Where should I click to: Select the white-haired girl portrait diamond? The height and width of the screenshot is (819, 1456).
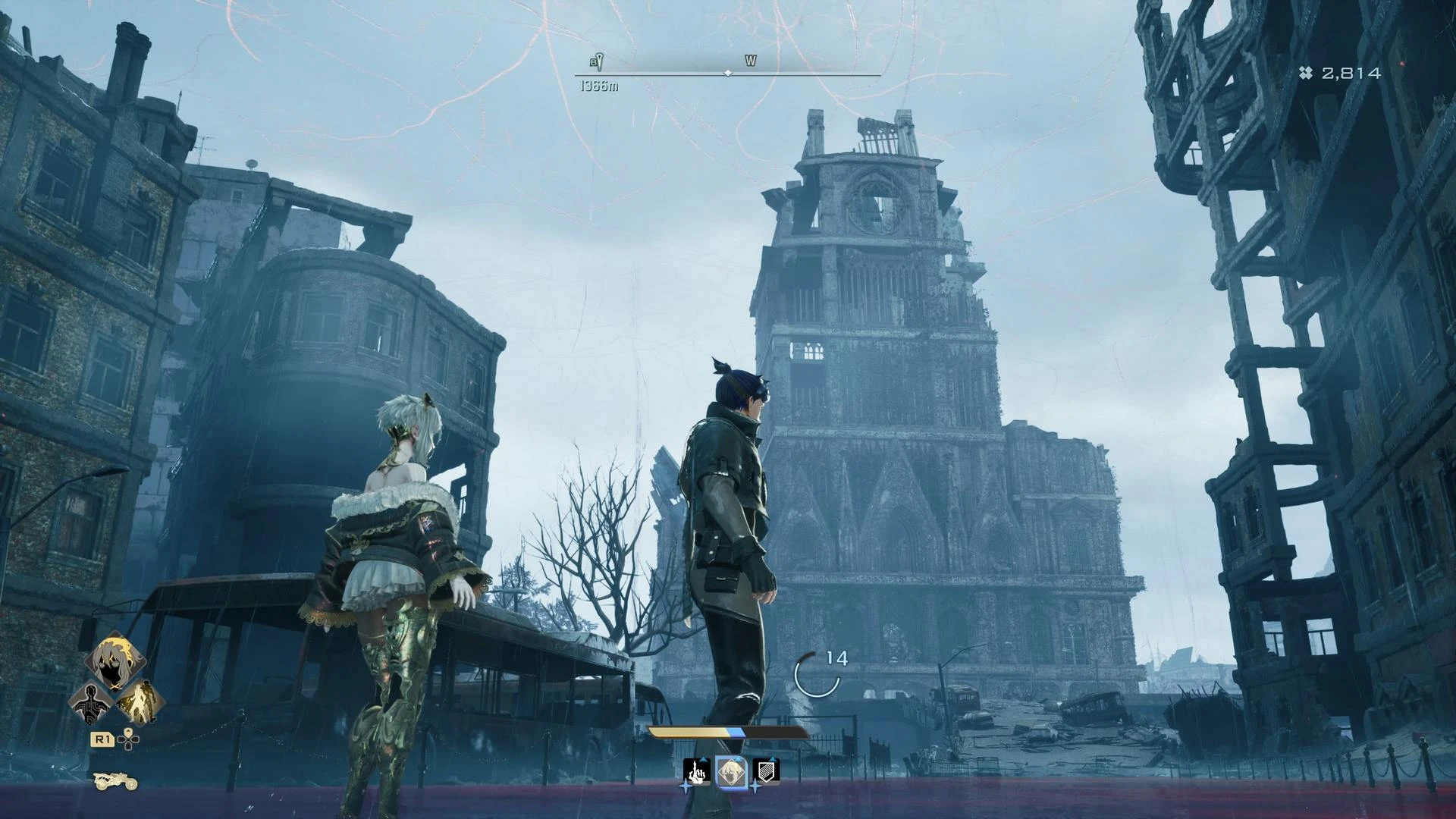(115, 661)
